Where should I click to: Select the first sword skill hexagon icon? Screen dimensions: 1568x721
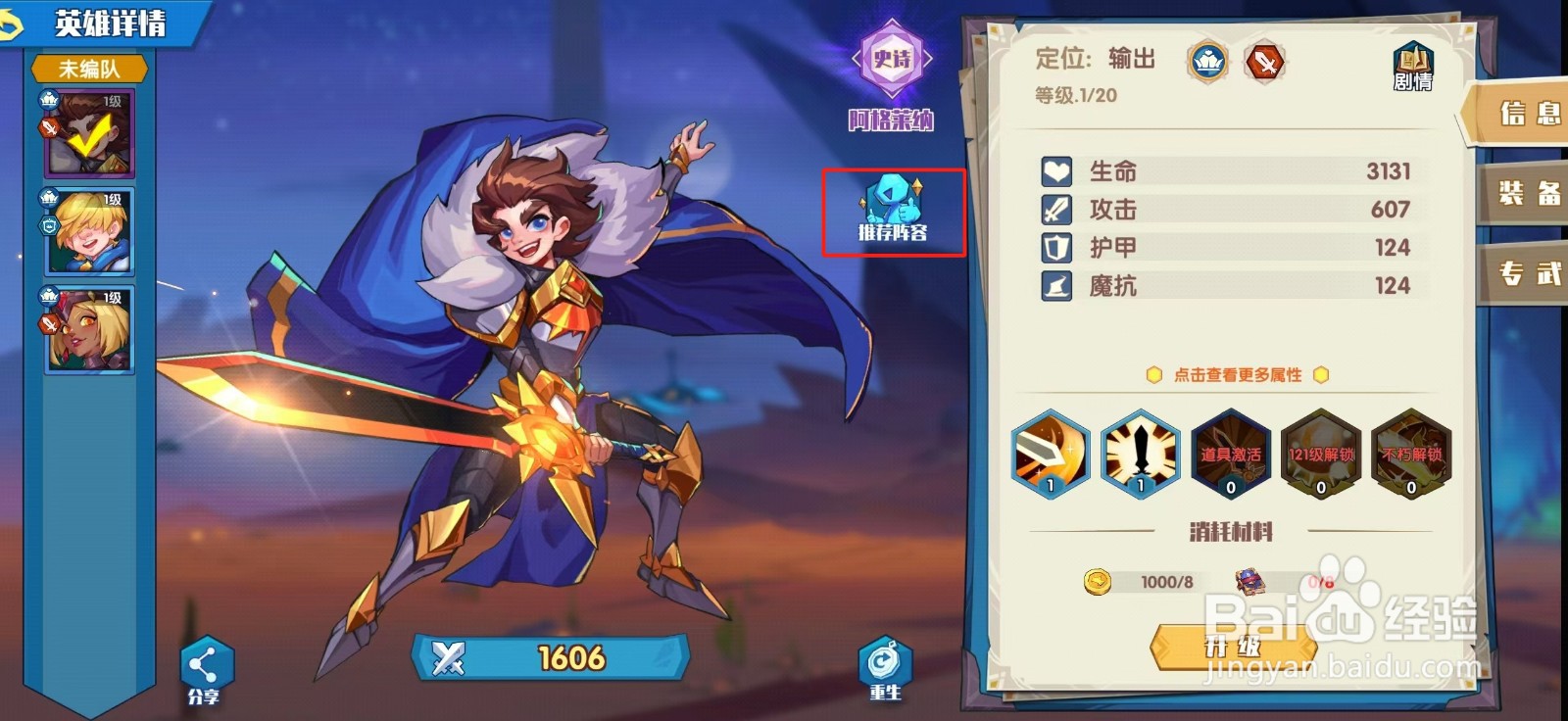coord(1050,456)
